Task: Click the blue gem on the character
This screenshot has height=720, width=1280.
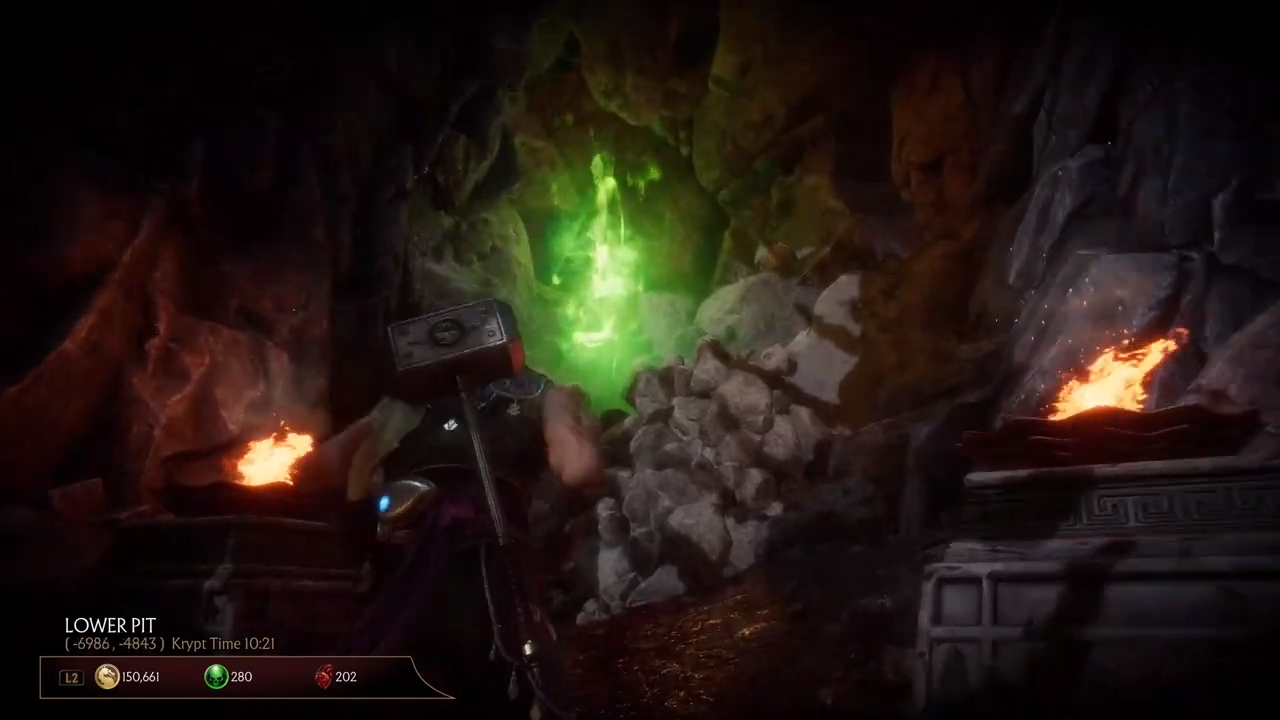Action: (x=383, y=505)
